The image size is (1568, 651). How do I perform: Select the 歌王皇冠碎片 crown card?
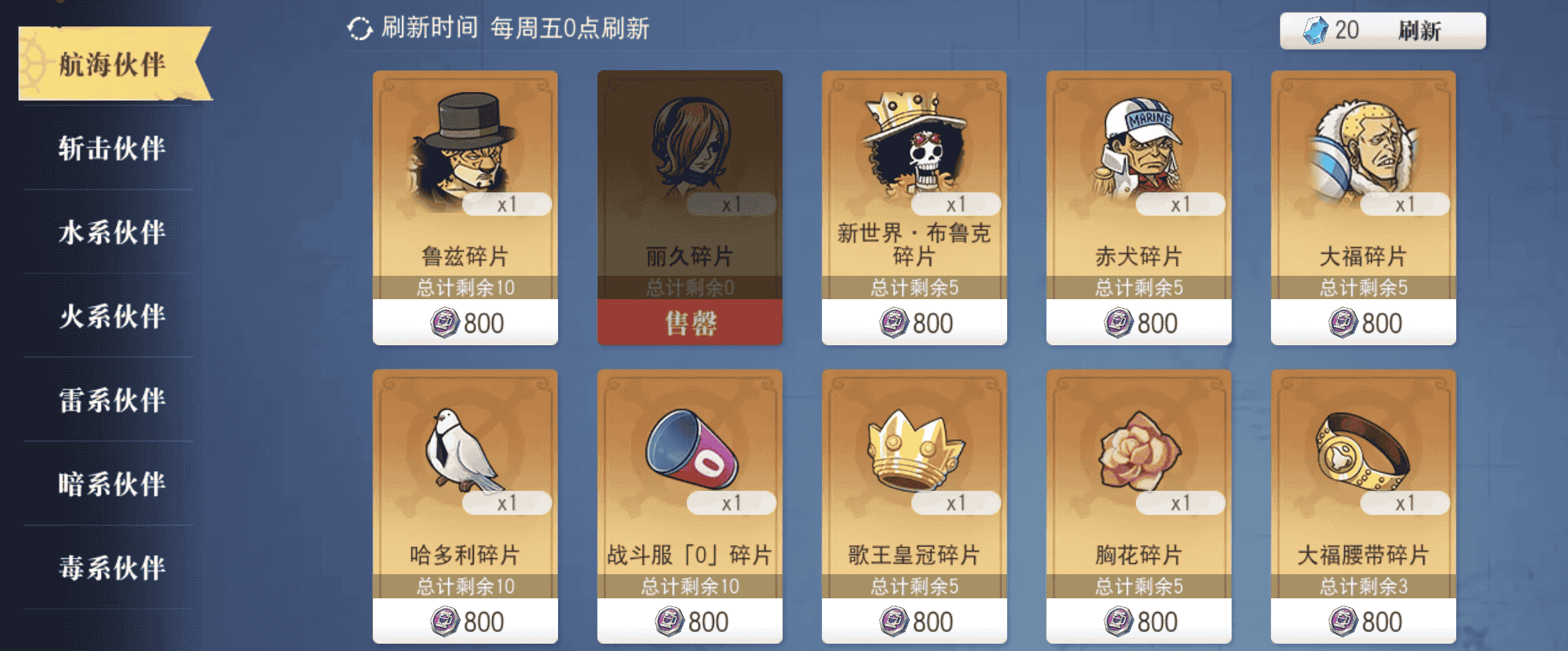click(x=914, y=505)
